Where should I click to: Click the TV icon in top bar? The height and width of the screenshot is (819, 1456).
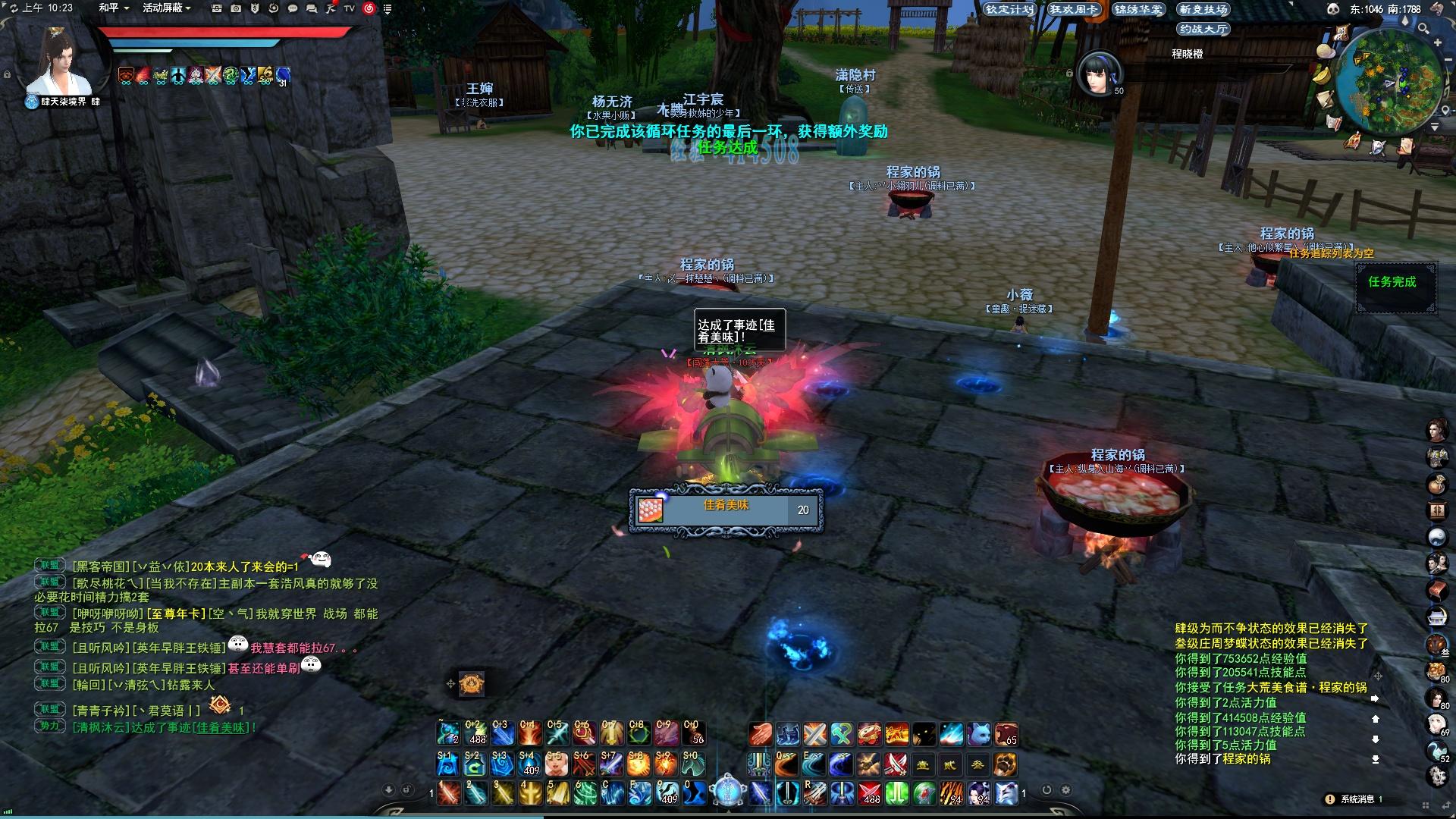[x=350, y=8]
